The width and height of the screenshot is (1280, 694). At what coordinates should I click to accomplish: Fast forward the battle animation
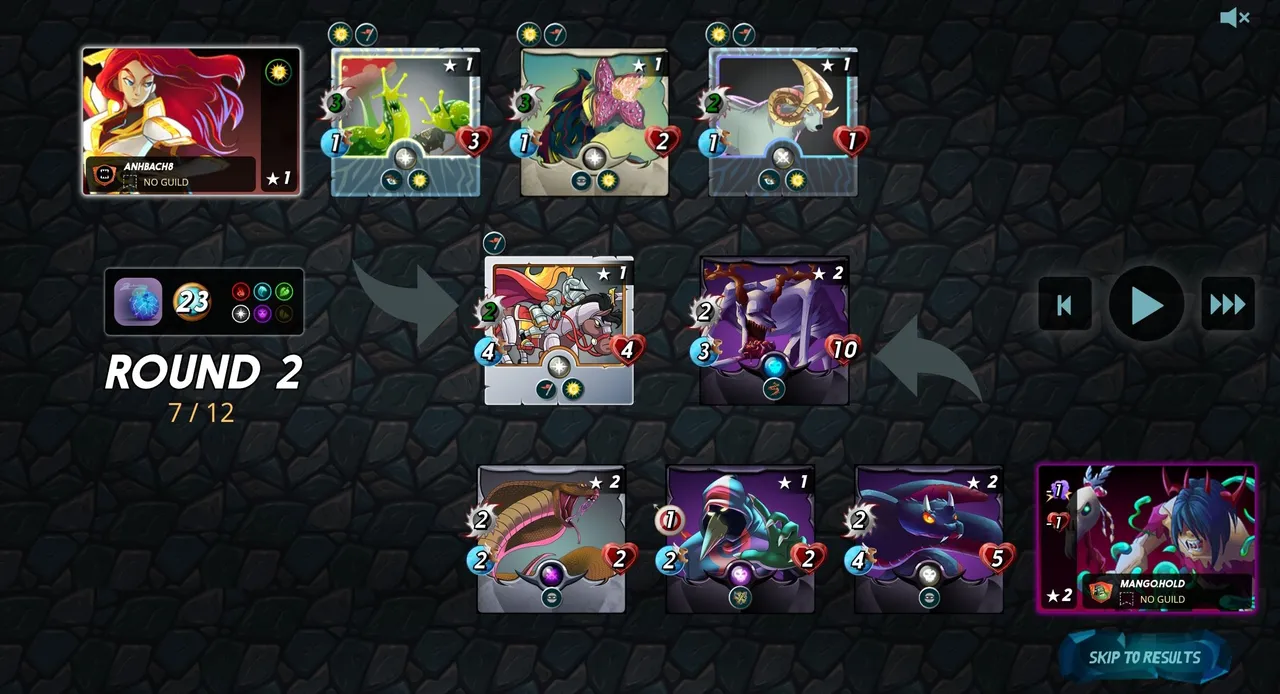point(1227,304)
